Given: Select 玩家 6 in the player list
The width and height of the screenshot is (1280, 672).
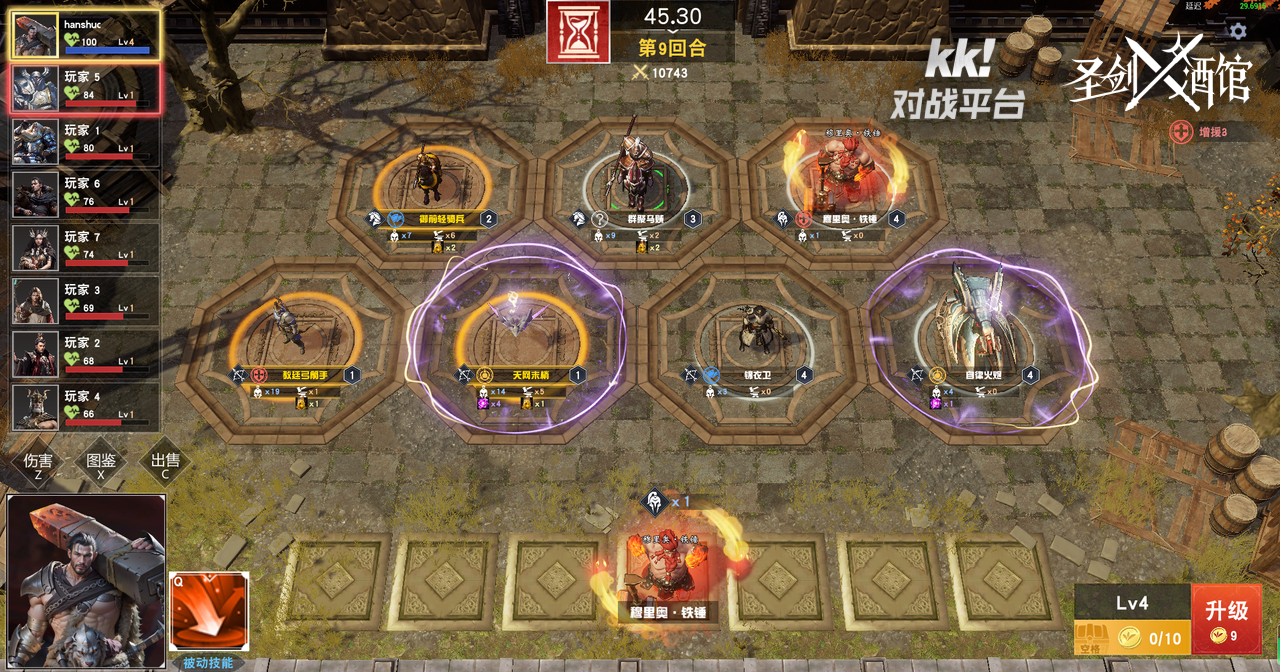Looking at the screenshot, I should (x=85, y=195).
